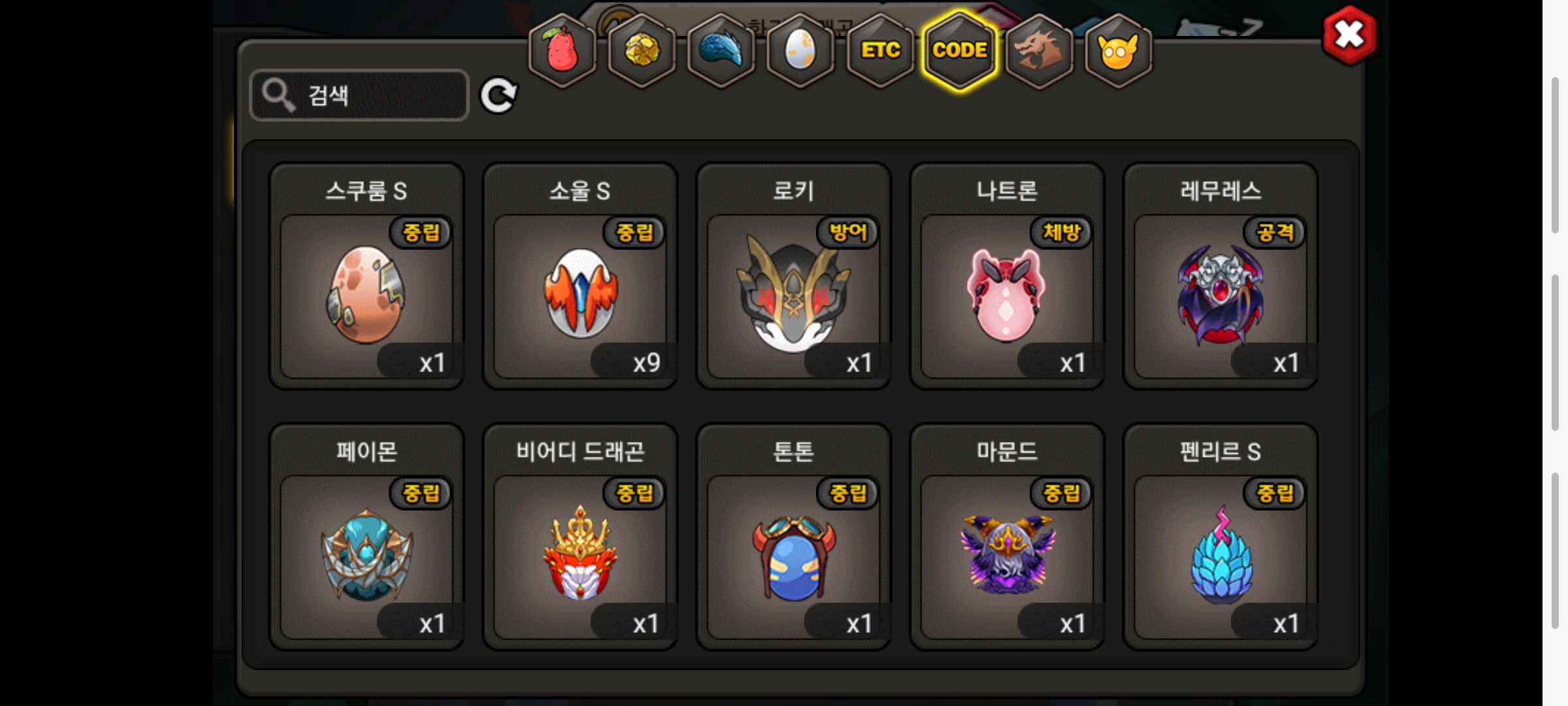Select the 페이몬 egg slot
The width and height of the screenshot is (1568, 706).
367,556
